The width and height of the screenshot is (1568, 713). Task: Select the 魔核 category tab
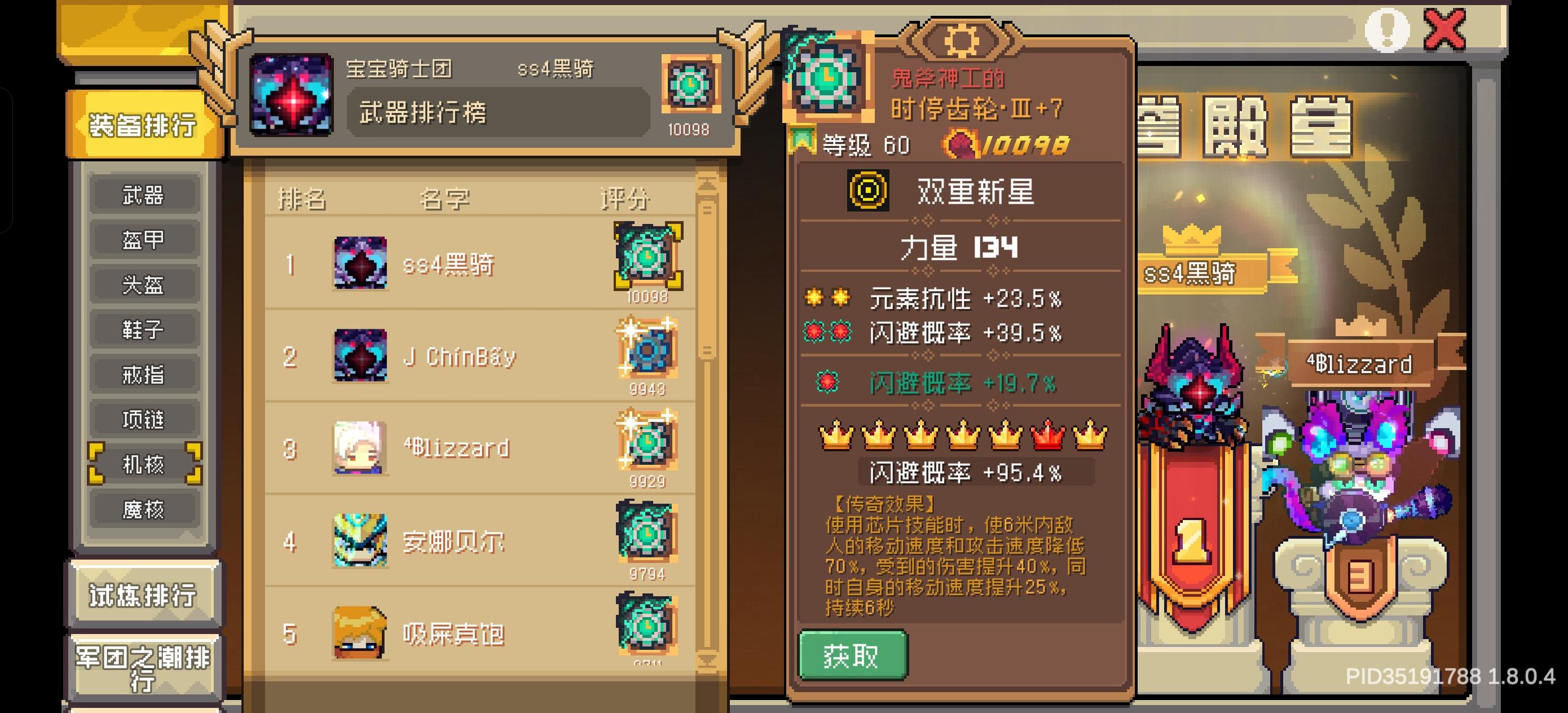click(x=144, y=508)
